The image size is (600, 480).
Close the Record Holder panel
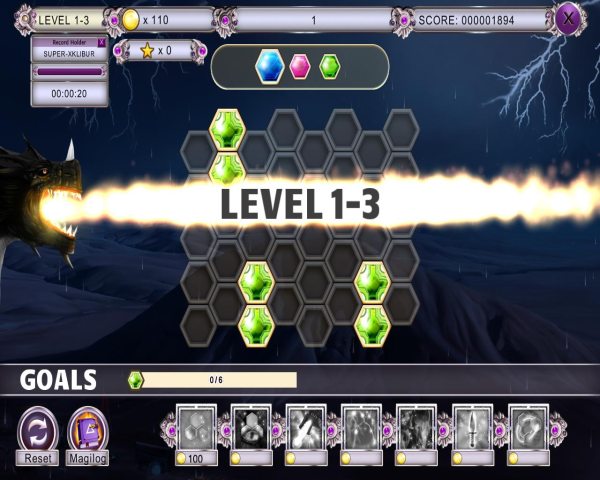[101, 43]
